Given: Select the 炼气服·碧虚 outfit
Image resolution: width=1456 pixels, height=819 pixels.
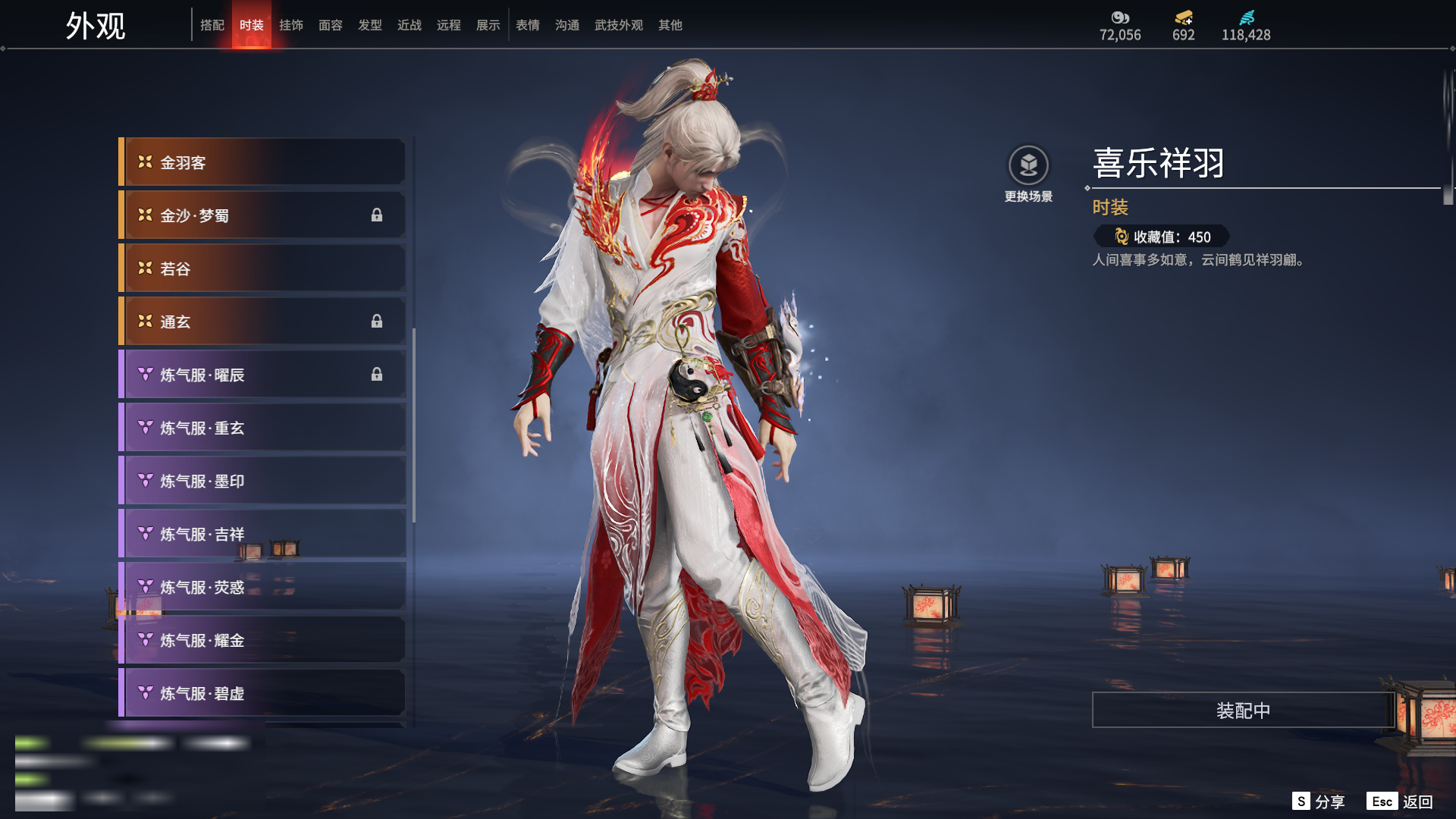Looking at the screenshot, I should tap(262, 693).
